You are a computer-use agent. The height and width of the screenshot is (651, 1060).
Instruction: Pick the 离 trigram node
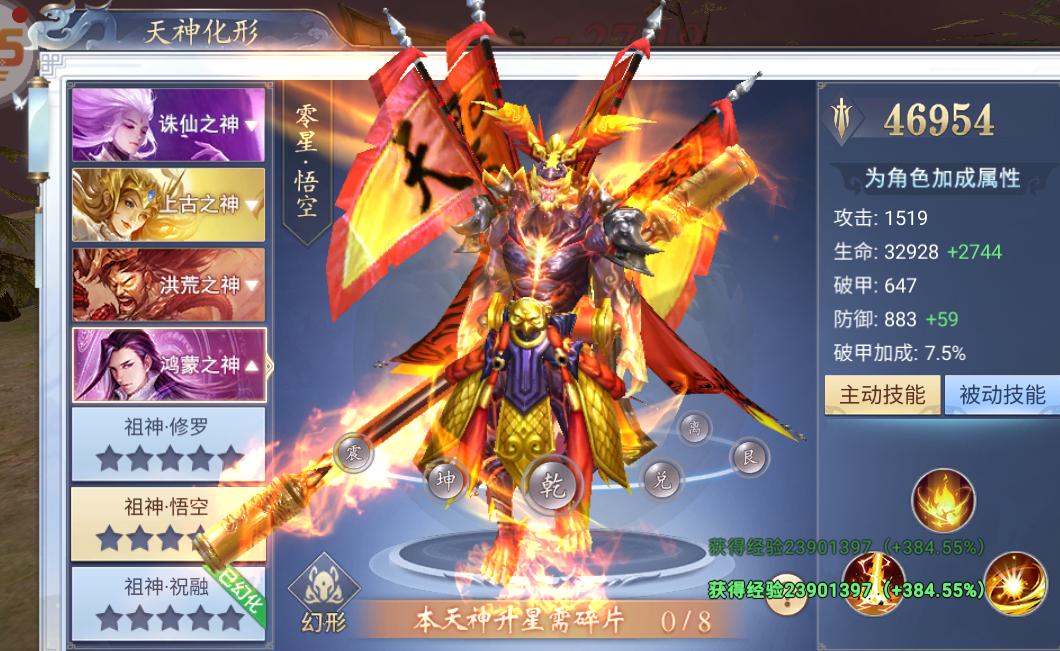(695, 429)
